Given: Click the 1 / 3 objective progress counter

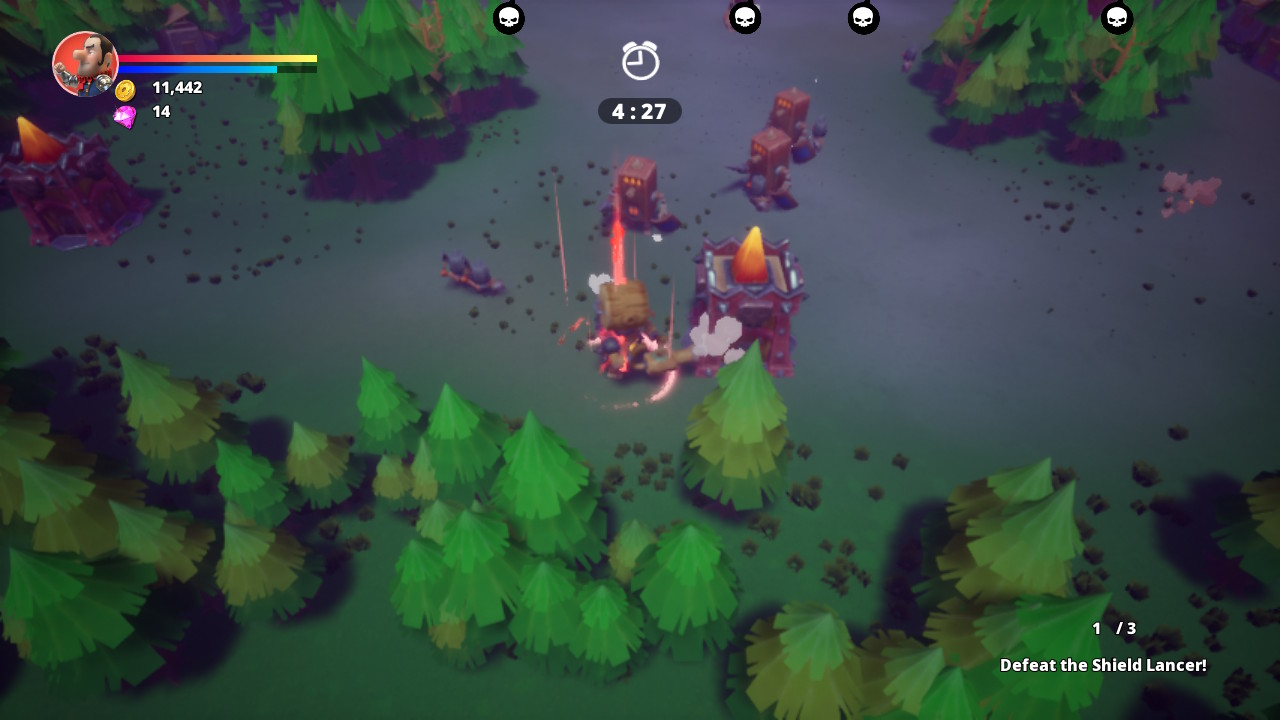Looking at the screenshot, I should [1113, 629].
